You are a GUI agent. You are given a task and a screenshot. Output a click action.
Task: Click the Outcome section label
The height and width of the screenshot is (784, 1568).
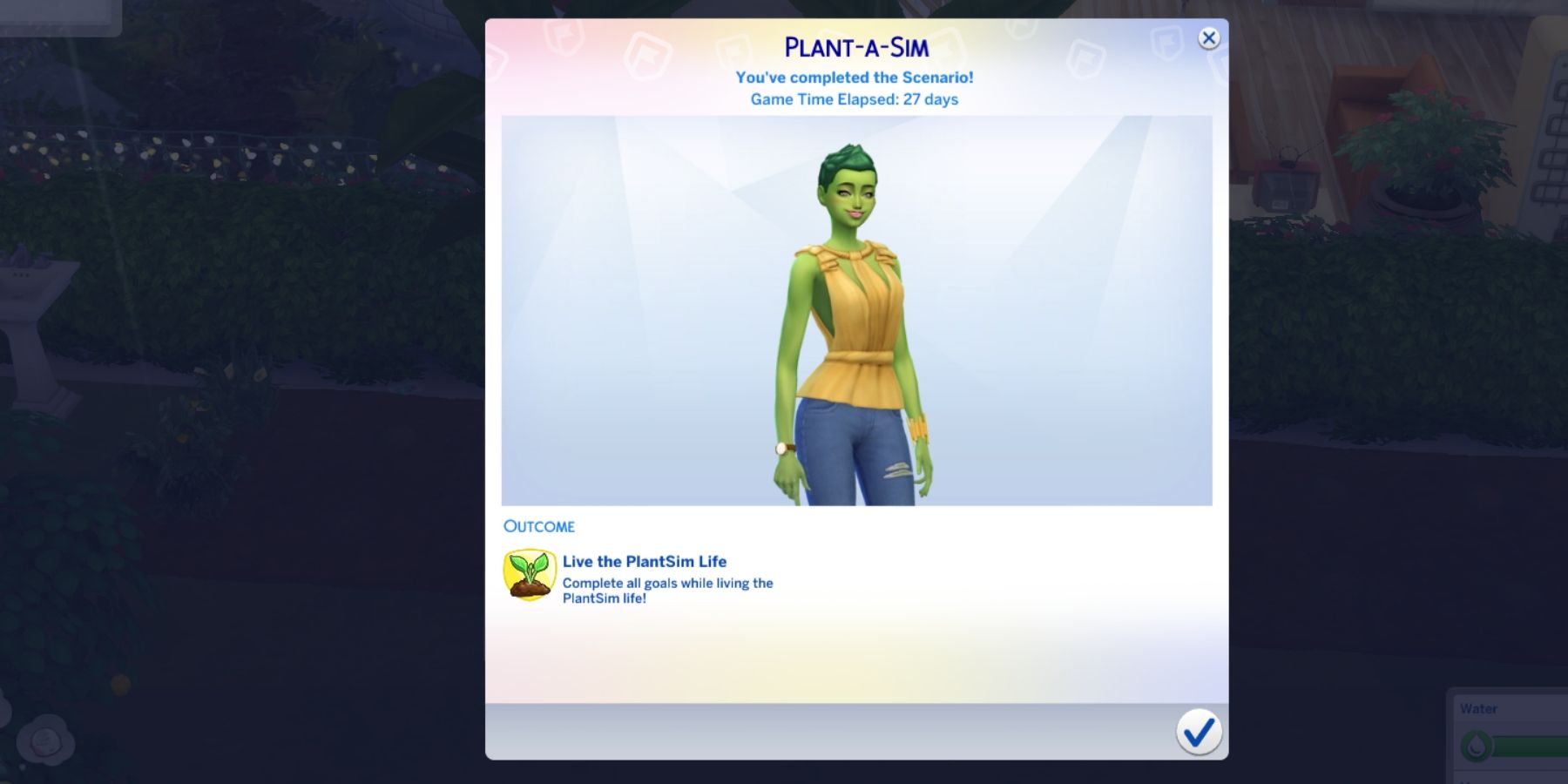[x=538, y=526]
